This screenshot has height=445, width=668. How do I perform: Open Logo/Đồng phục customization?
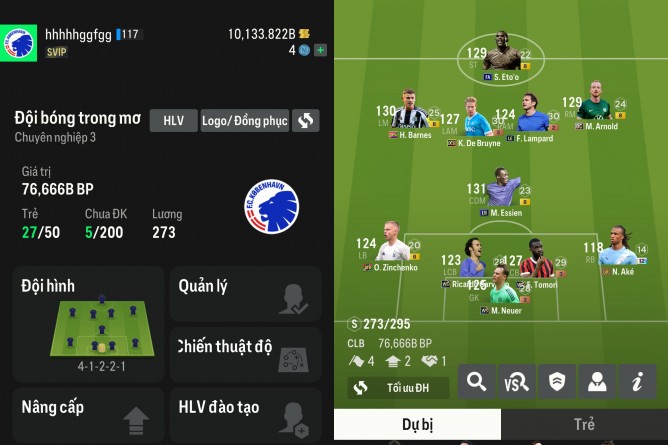tap(245, 121)
